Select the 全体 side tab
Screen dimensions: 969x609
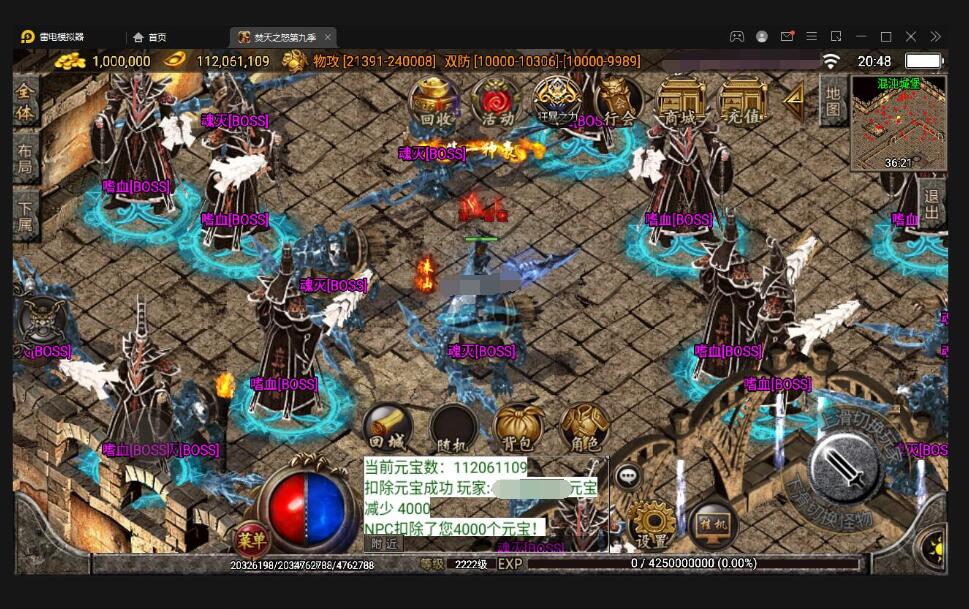(x=26, y=102)
